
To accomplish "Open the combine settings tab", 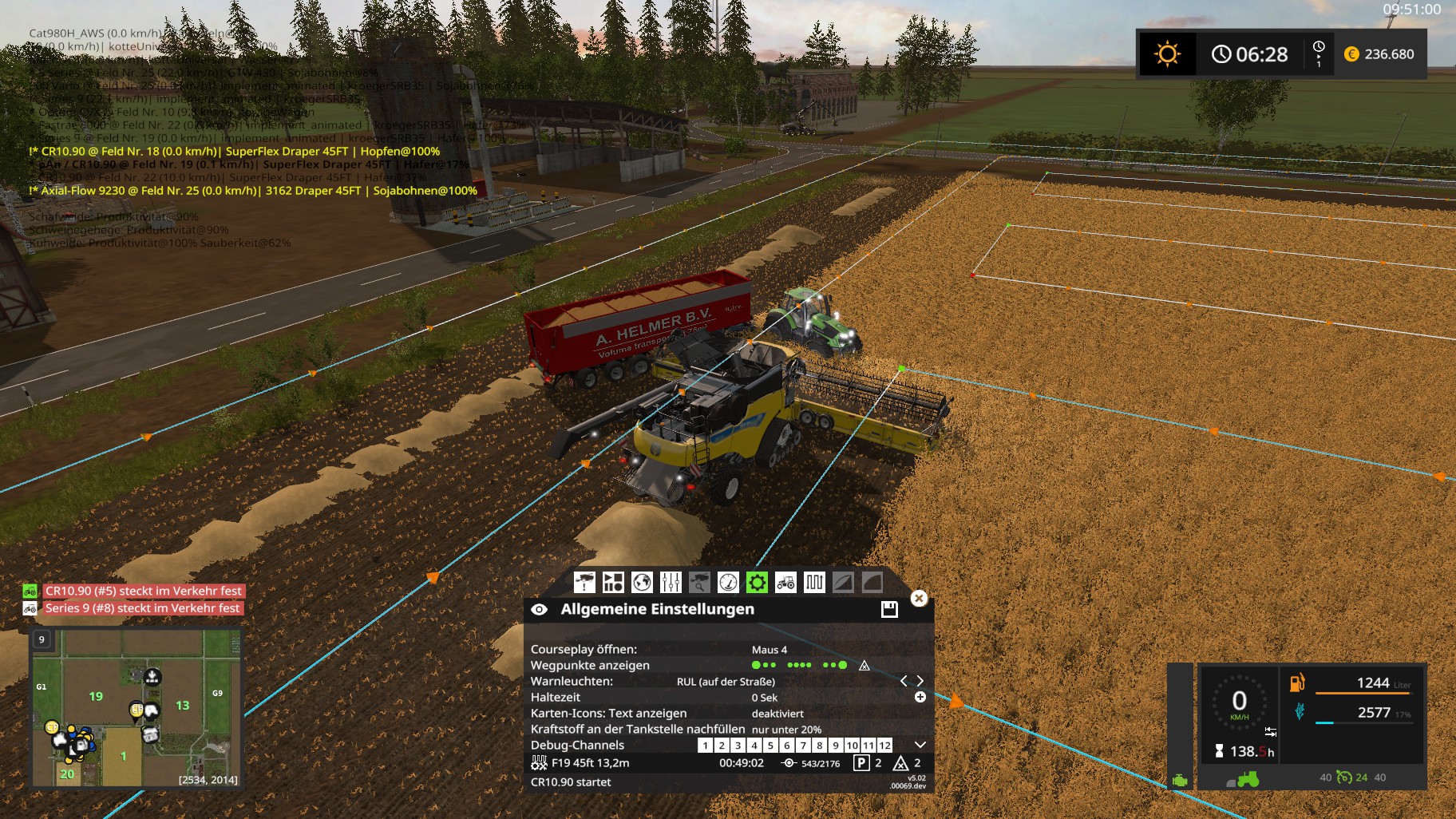I will [x=612, y=582].
